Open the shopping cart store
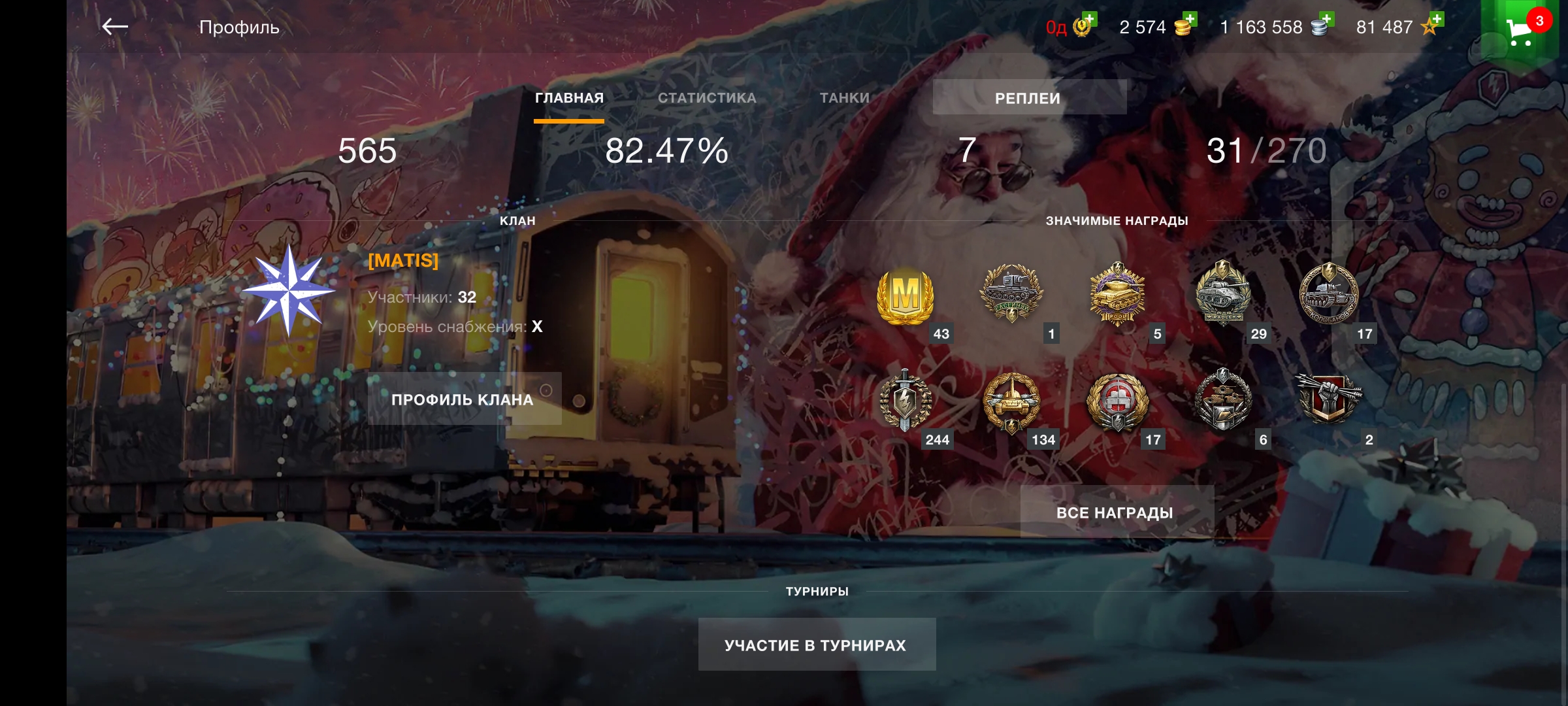This screenshot has width=1568, height=706. tap(1520, 31)
